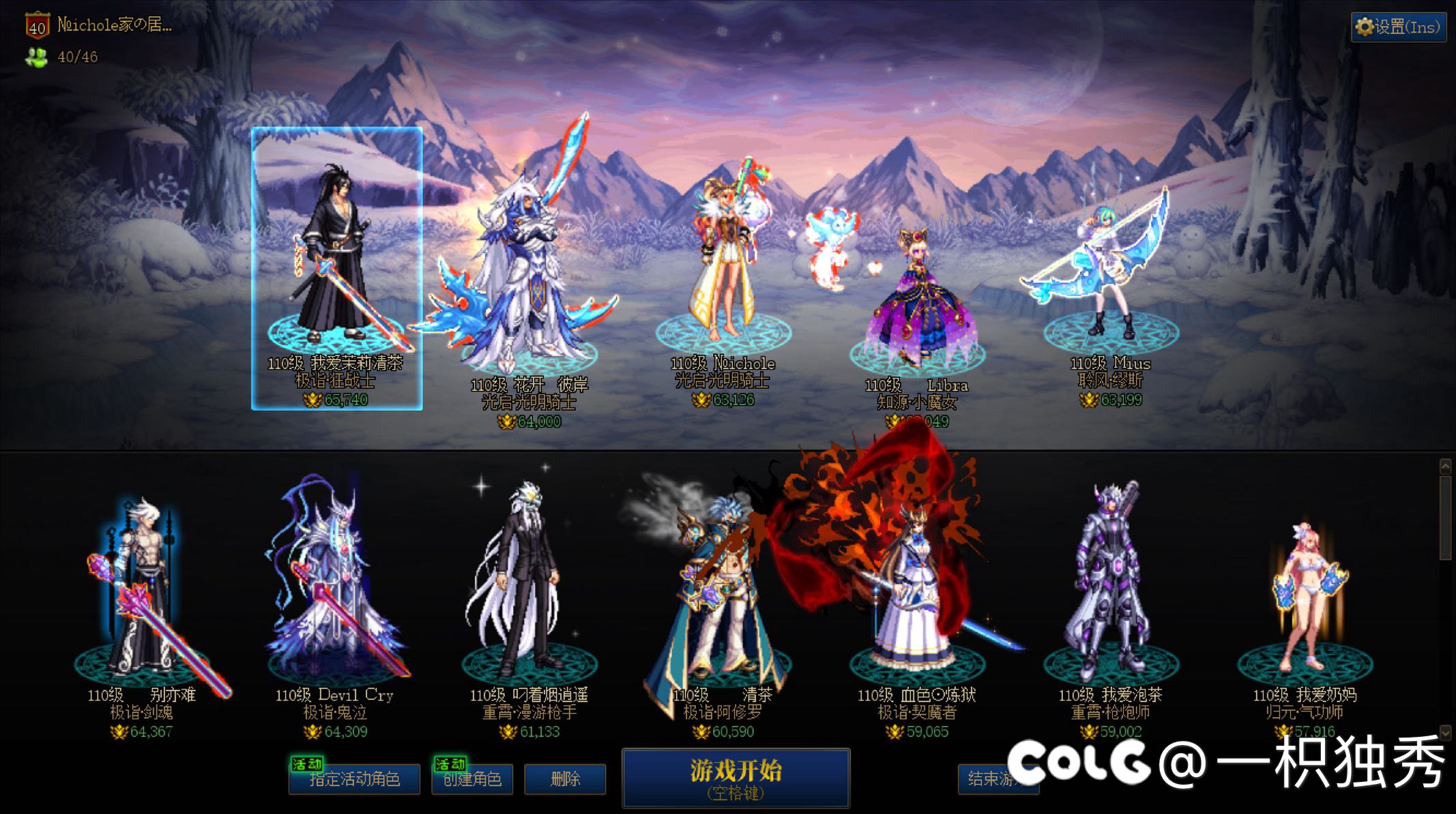Open the 设置 (Ins) settings button
The width and height of the screenshot is (1456, 814).
pyautogui.click(x=1398, y=27)
